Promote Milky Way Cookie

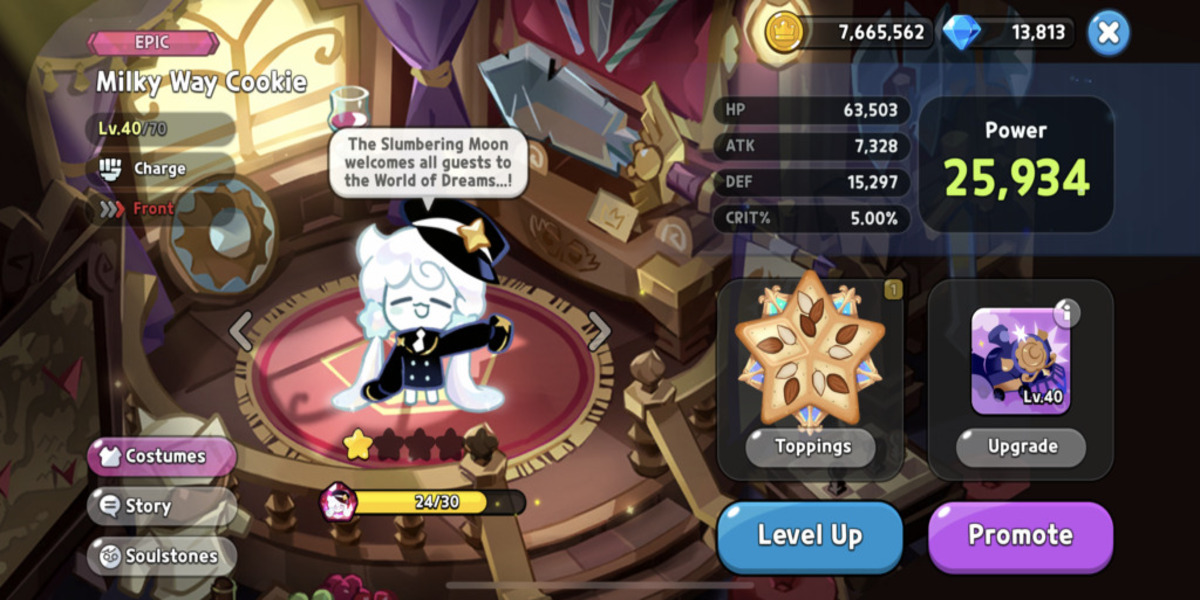point(1020,535)
